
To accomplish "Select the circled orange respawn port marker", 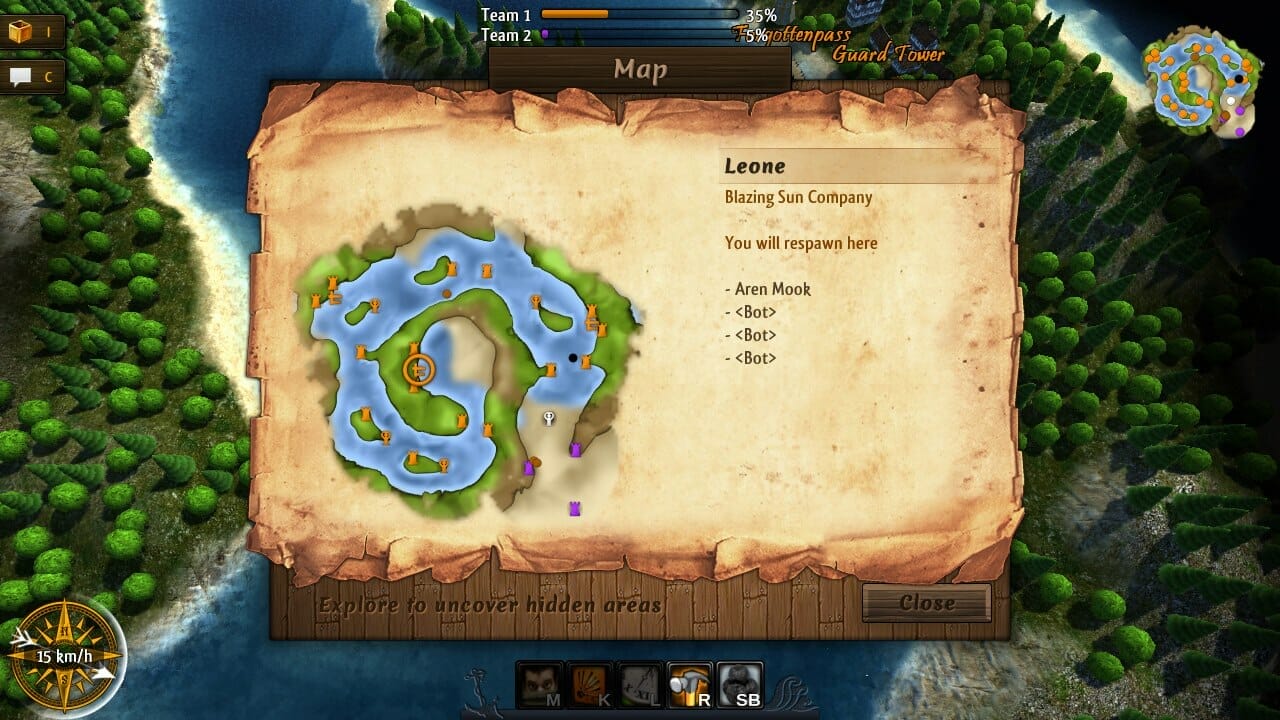I will click(x=419, y=370).
